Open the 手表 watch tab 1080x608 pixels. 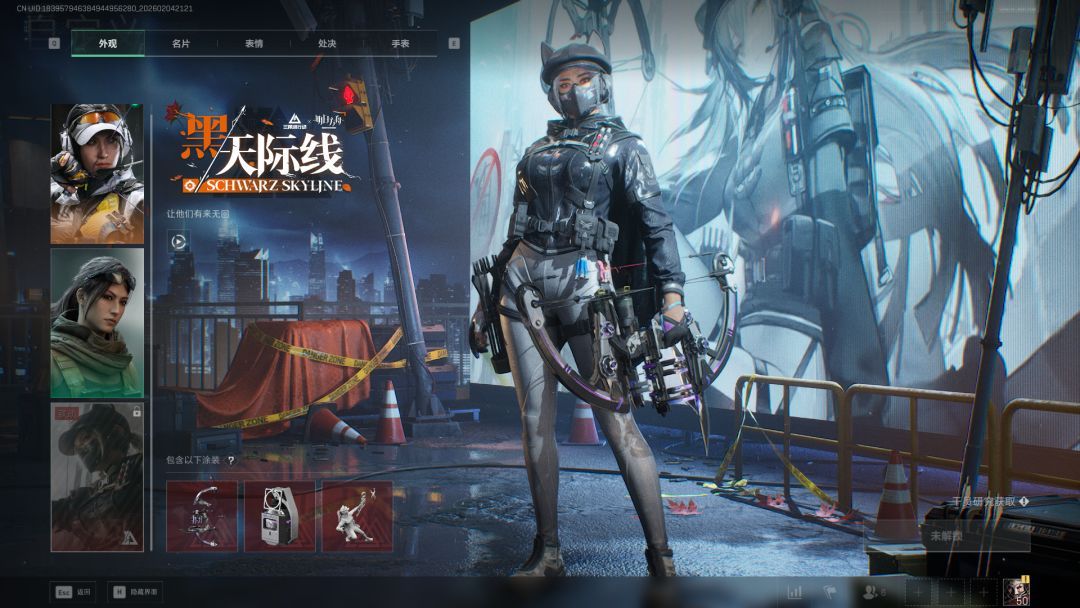click(x=400, y=44)
